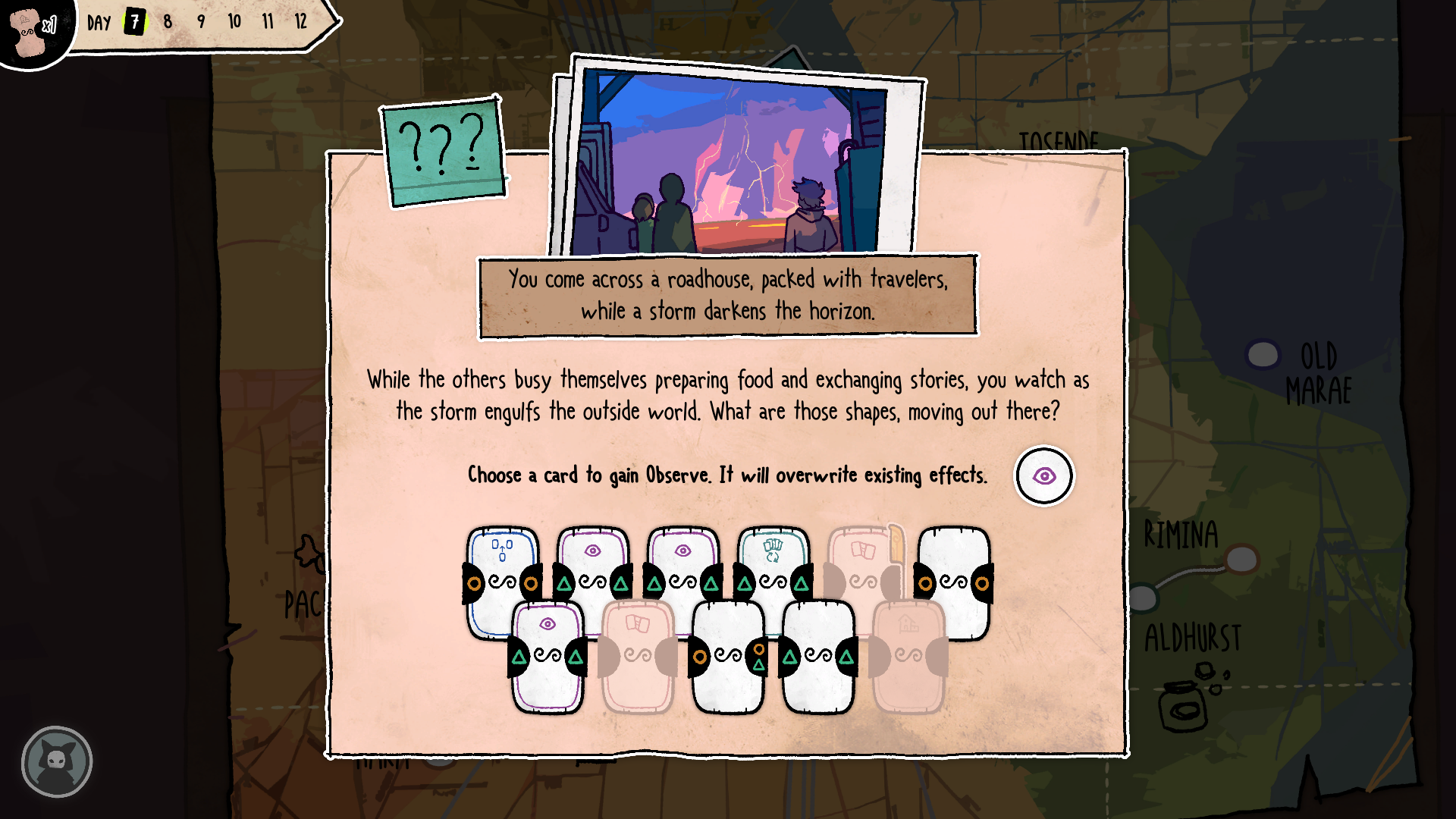
Task: Click the purple Observe eye icon
Action: 1044,476
